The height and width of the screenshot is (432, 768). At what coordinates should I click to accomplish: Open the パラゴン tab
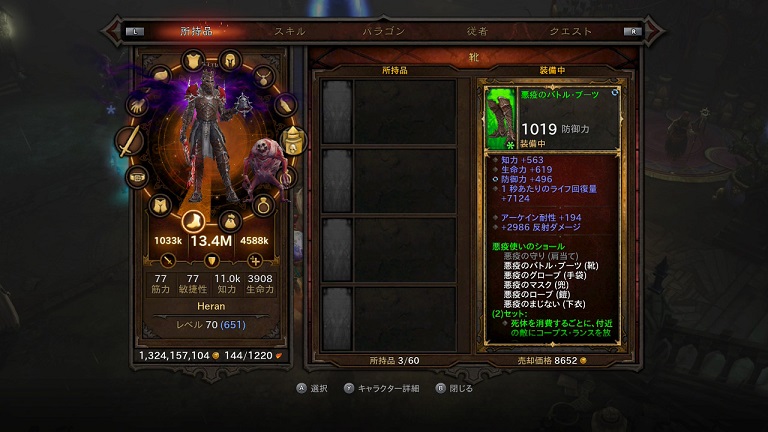pyautogui.click(x=384, y=31)
